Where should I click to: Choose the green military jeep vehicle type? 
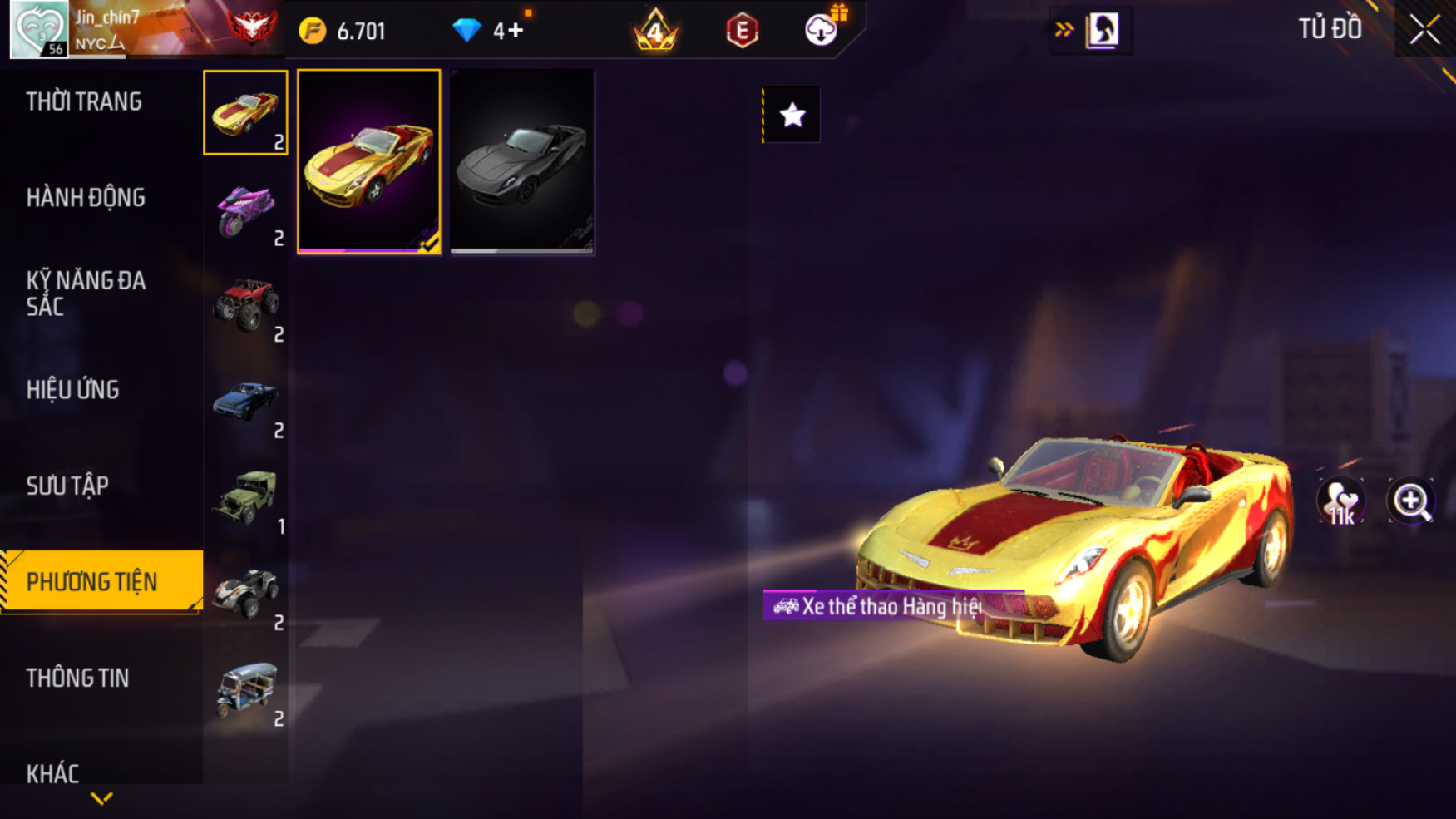[246, 498]
